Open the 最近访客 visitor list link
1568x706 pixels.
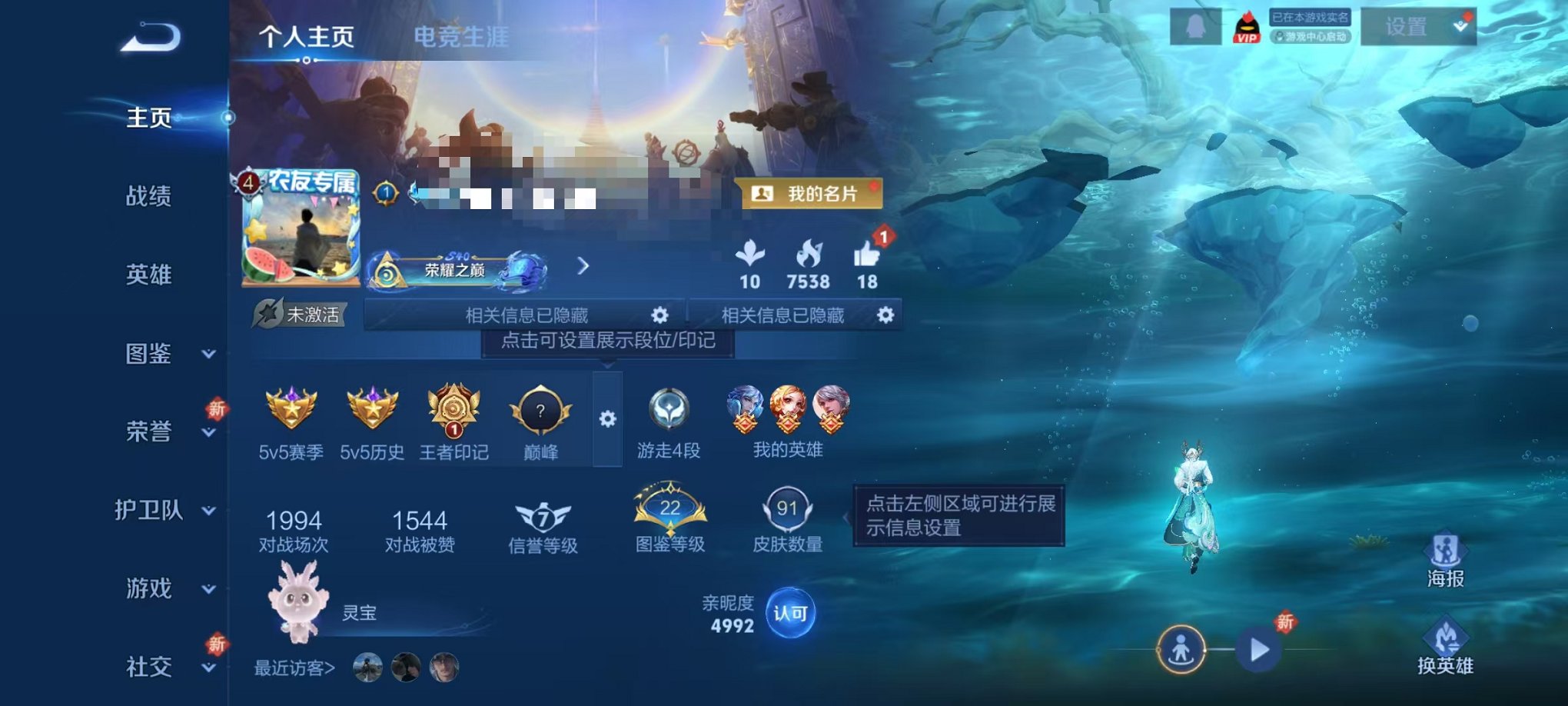(x=294, y=668)
